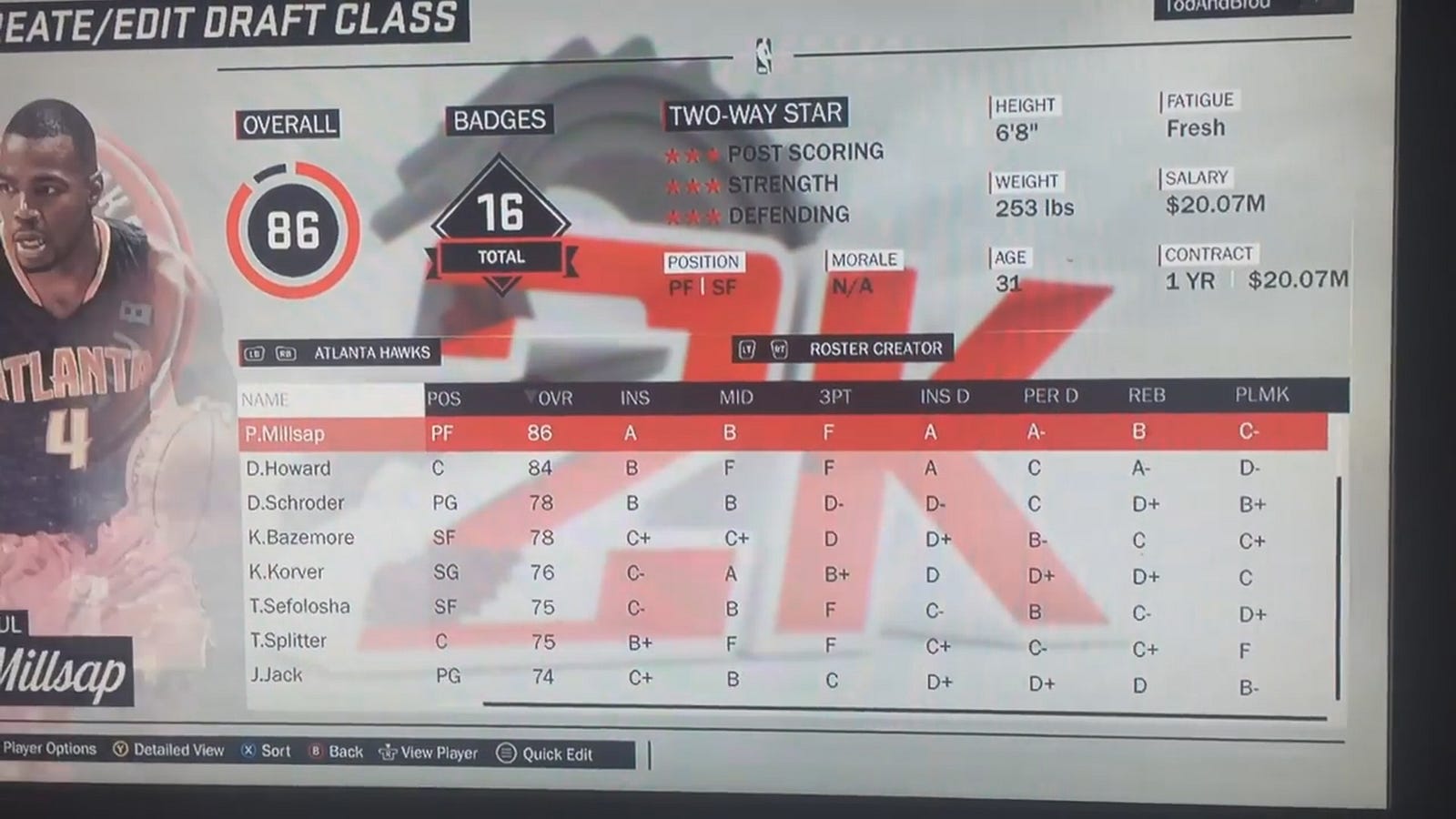
Task: Choose D.Howard from the roster list
Action: [288, 469]
